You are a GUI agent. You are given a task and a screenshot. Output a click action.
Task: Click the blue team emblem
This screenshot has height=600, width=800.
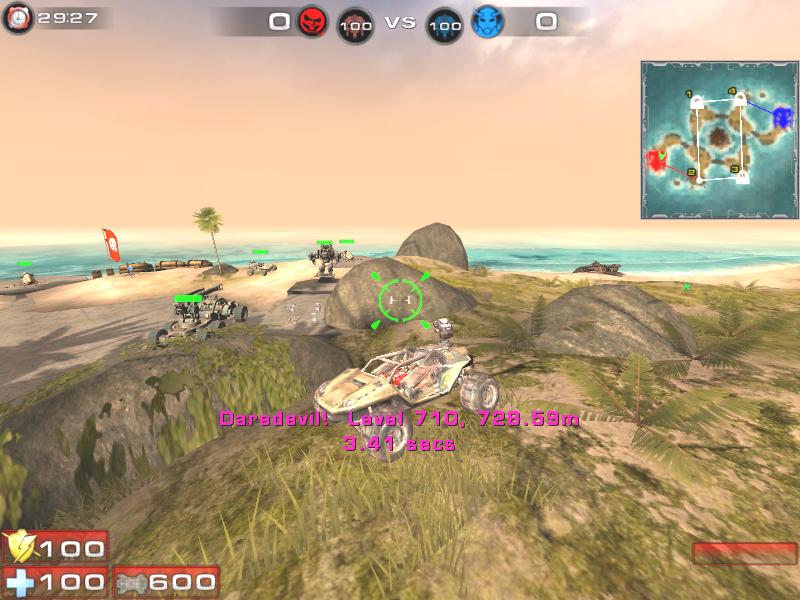point(487,21)
